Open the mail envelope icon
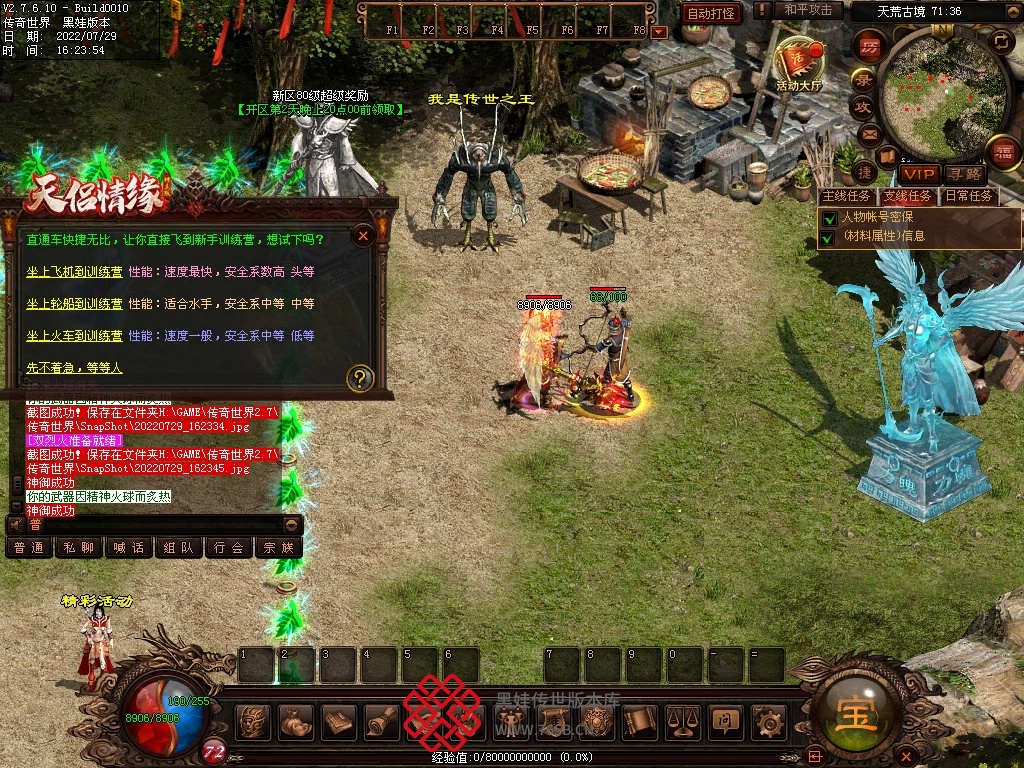Image resolution: width=1024 pixels, height=768 pixels. click(x=869, y=133)
